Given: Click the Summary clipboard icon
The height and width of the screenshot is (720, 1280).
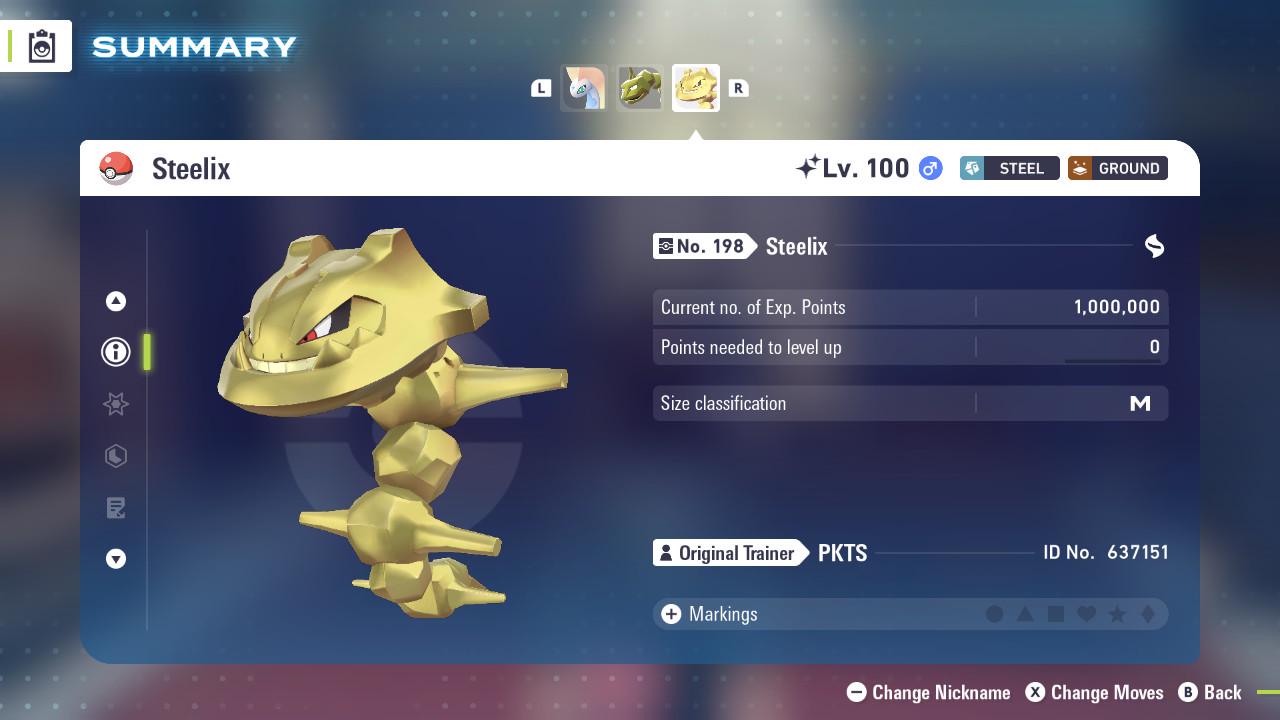Looking at the screenshot, I should point(42,47).
